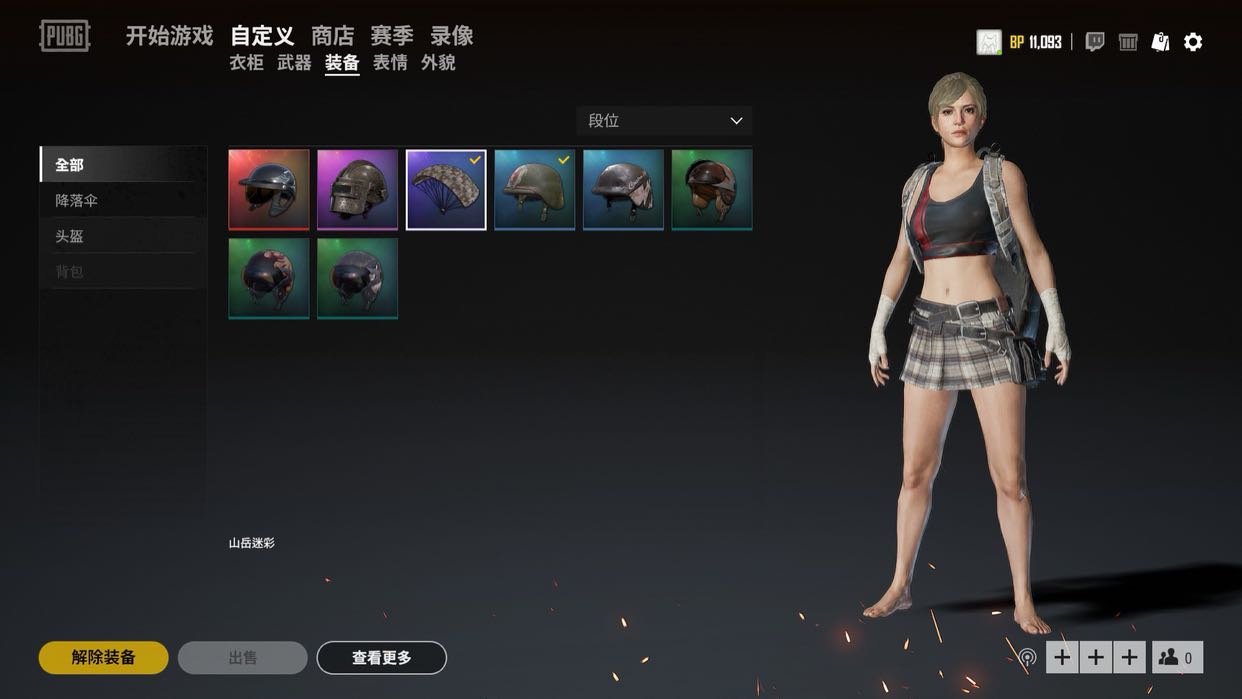The image size is (1242, 699).
Task: Switch to the 表情 emotes tab
Action: pos(390,63)
